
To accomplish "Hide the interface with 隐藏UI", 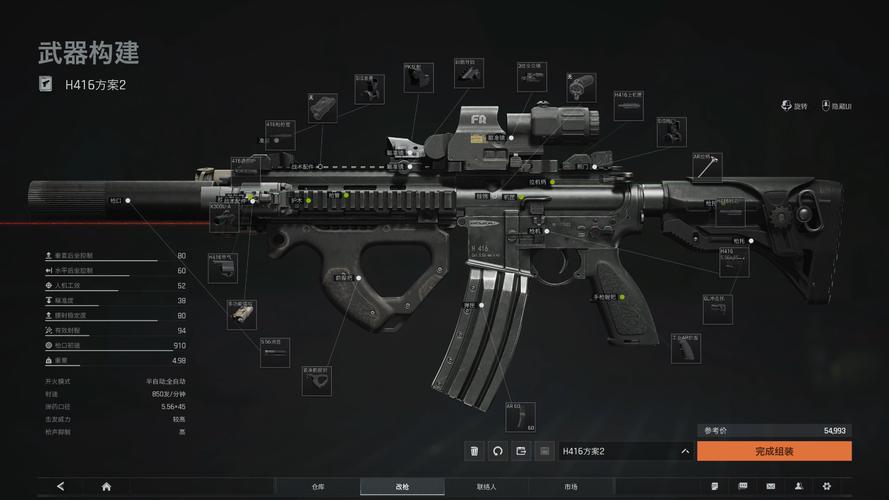I will (x=836, y=105).
